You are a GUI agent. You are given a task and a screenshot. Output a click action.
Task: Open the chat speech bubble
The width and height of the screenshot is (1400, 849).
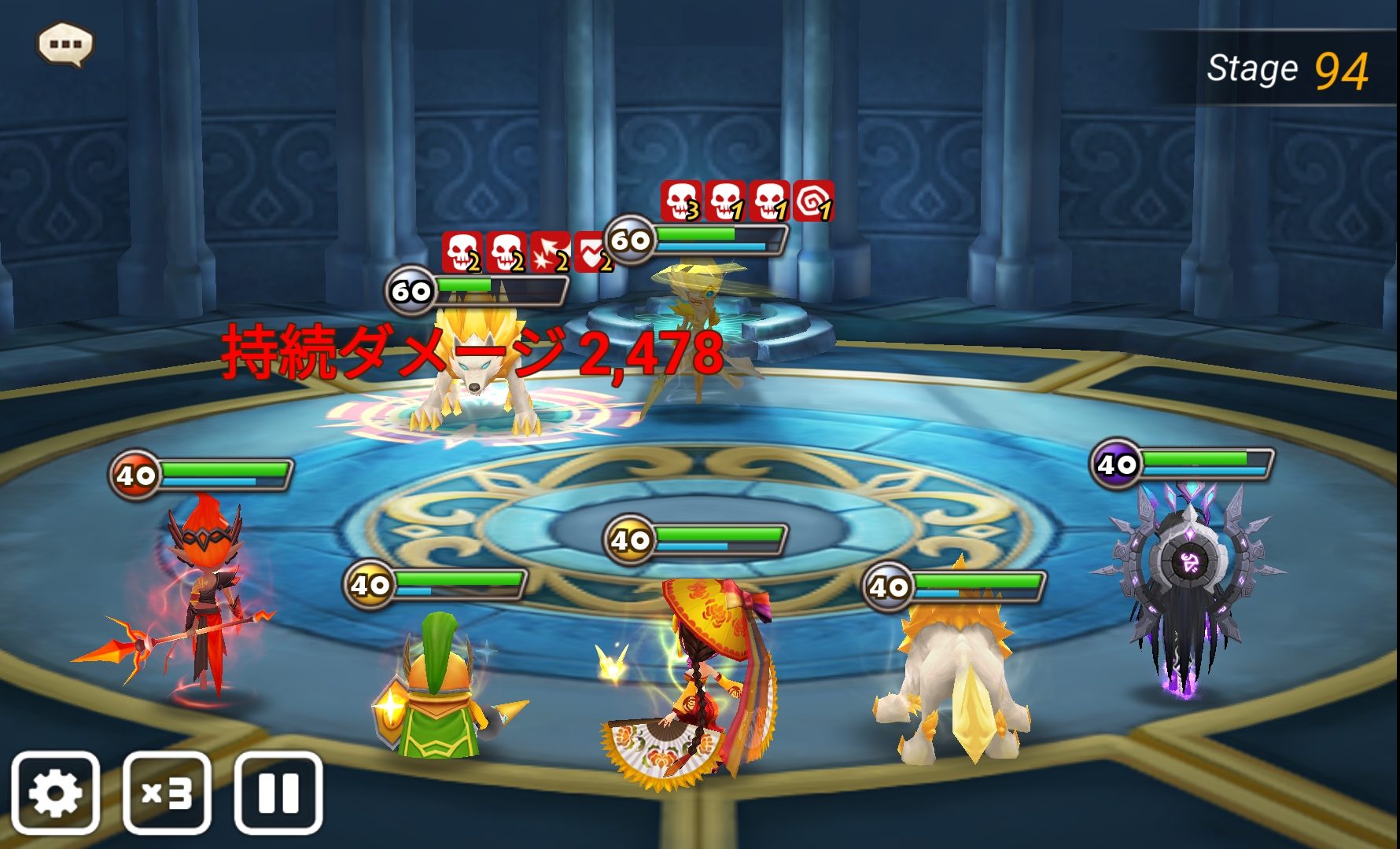coord(65,44)
